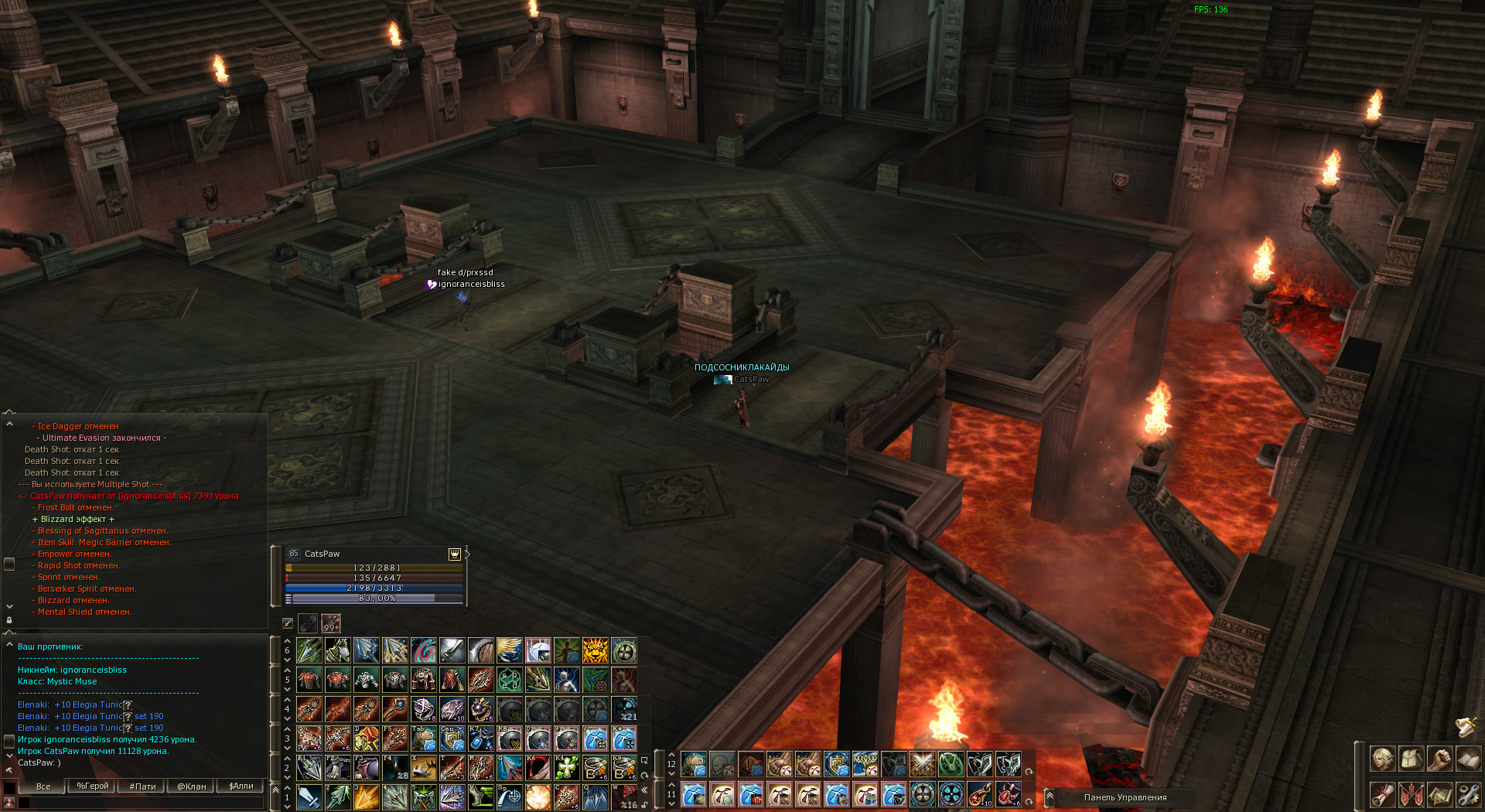Viewport: 1485px width, 812px height.
Task: Switch to the Все chat tab
Action: click(43, 786)
